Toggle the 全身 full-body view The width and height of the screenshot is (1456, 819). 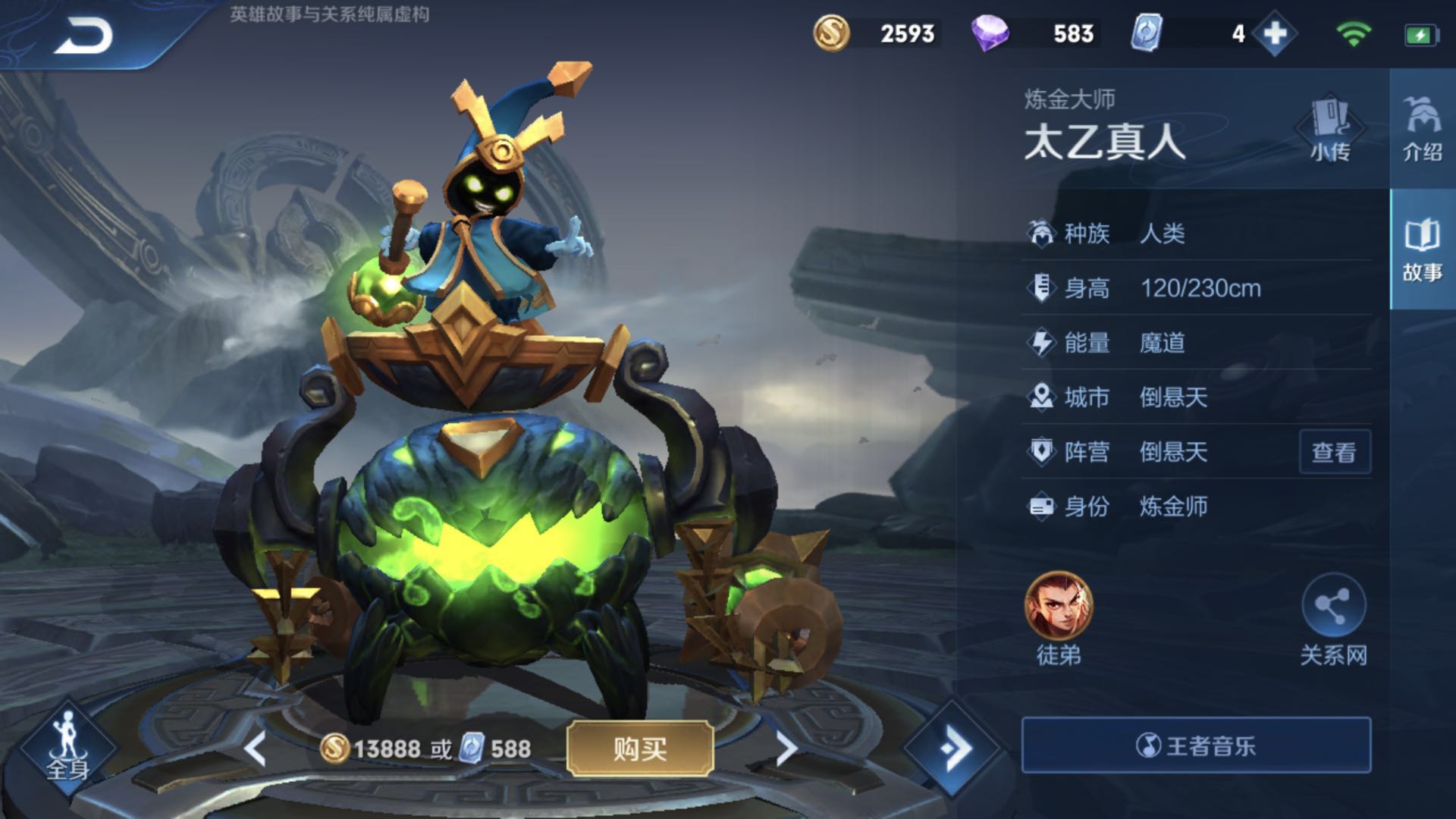click(68, 747)
